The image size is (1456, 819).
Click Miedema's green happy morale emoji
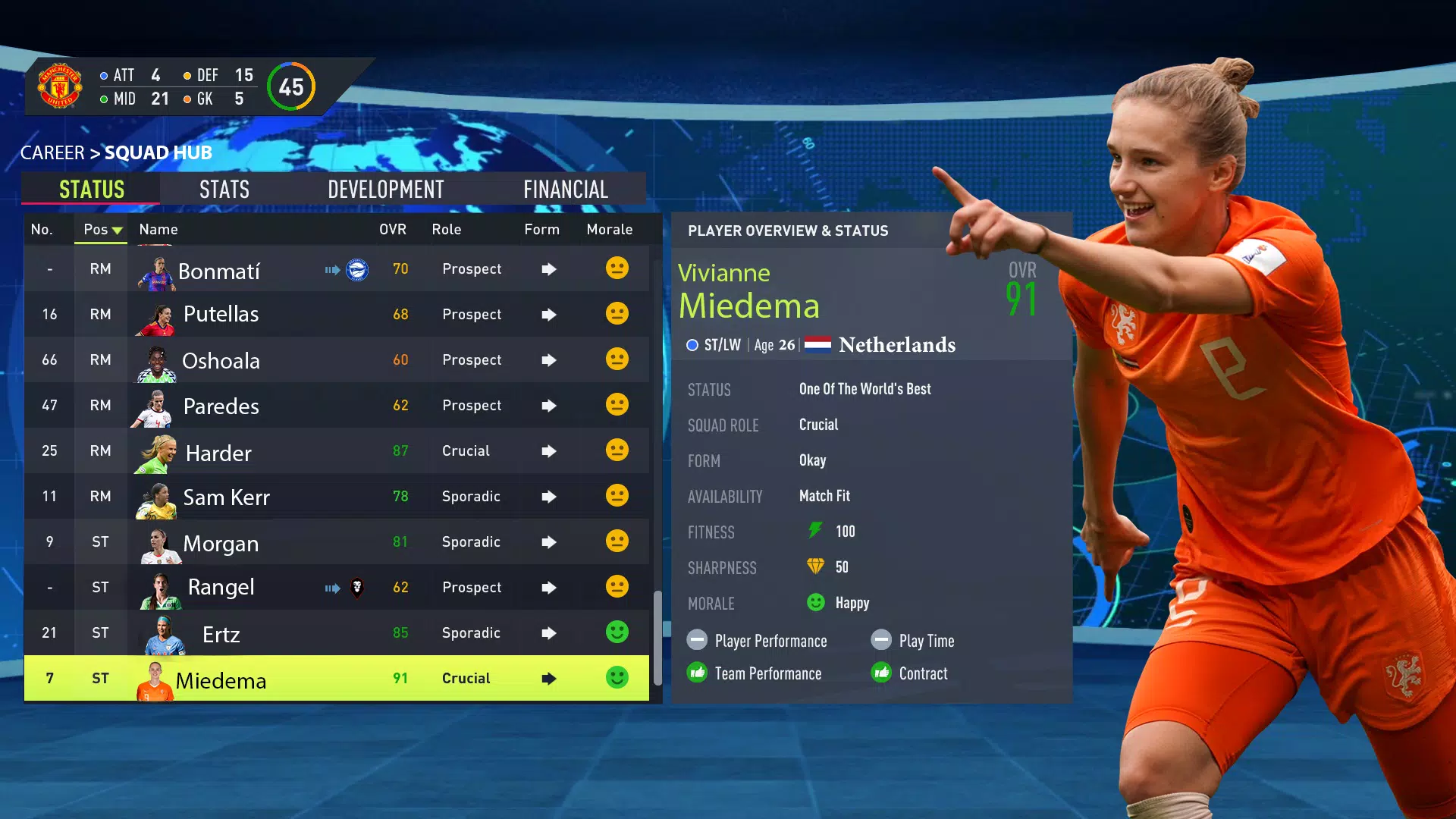(617, 677)
